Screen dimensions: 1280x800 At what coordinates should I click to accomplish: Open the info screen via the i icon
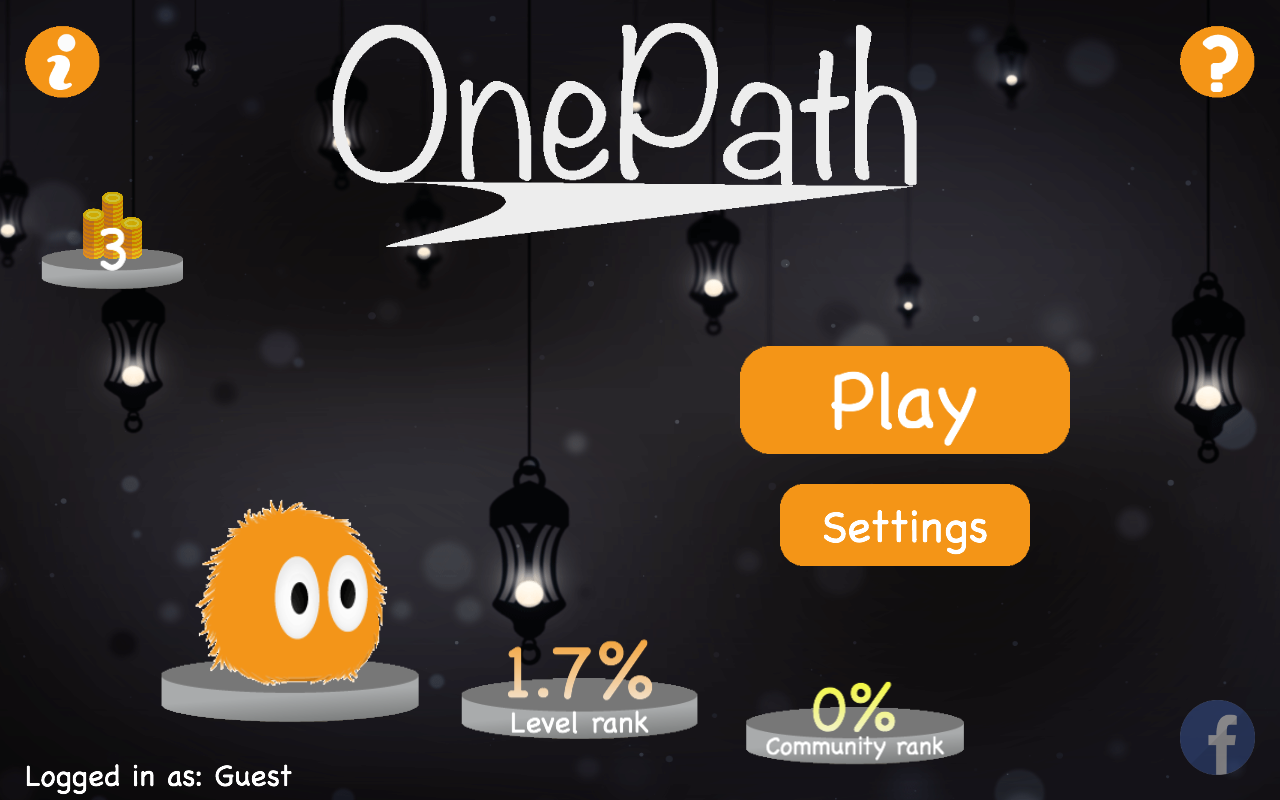point(62,61)
